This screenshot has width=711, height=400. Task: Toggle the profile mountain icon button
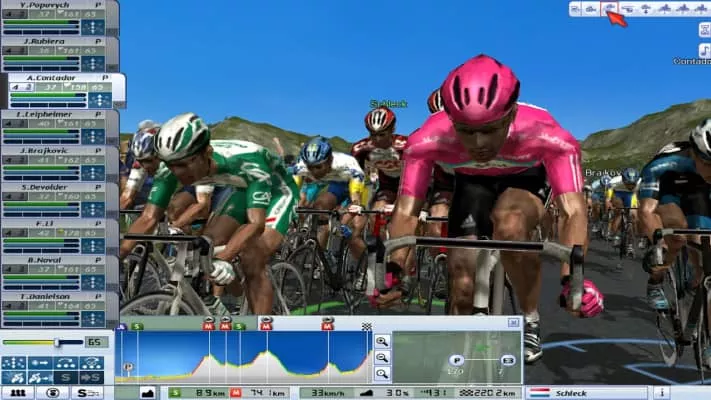click(x=148, y=393)
